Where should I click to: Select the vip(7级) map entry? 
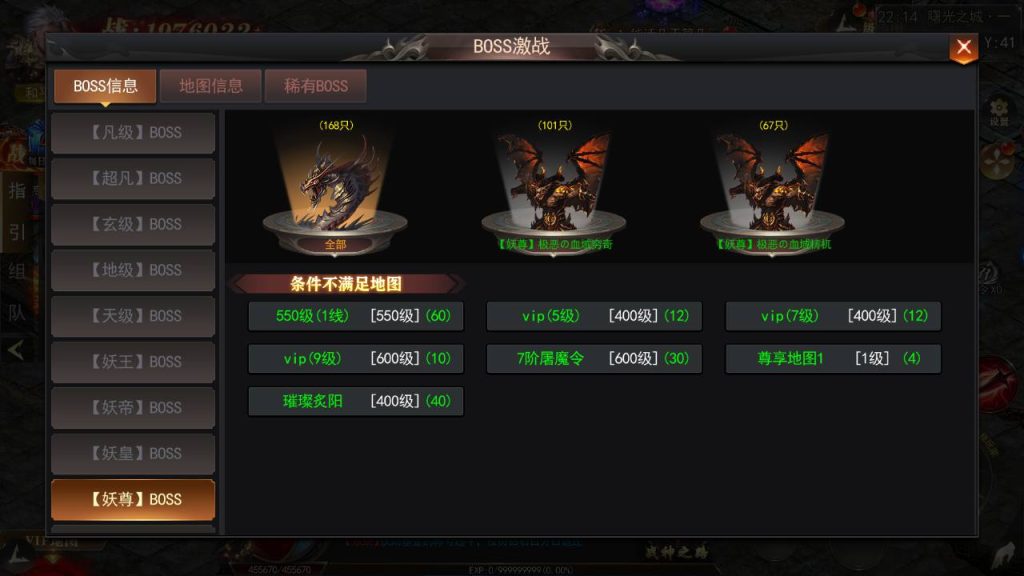tap(833, 316)
